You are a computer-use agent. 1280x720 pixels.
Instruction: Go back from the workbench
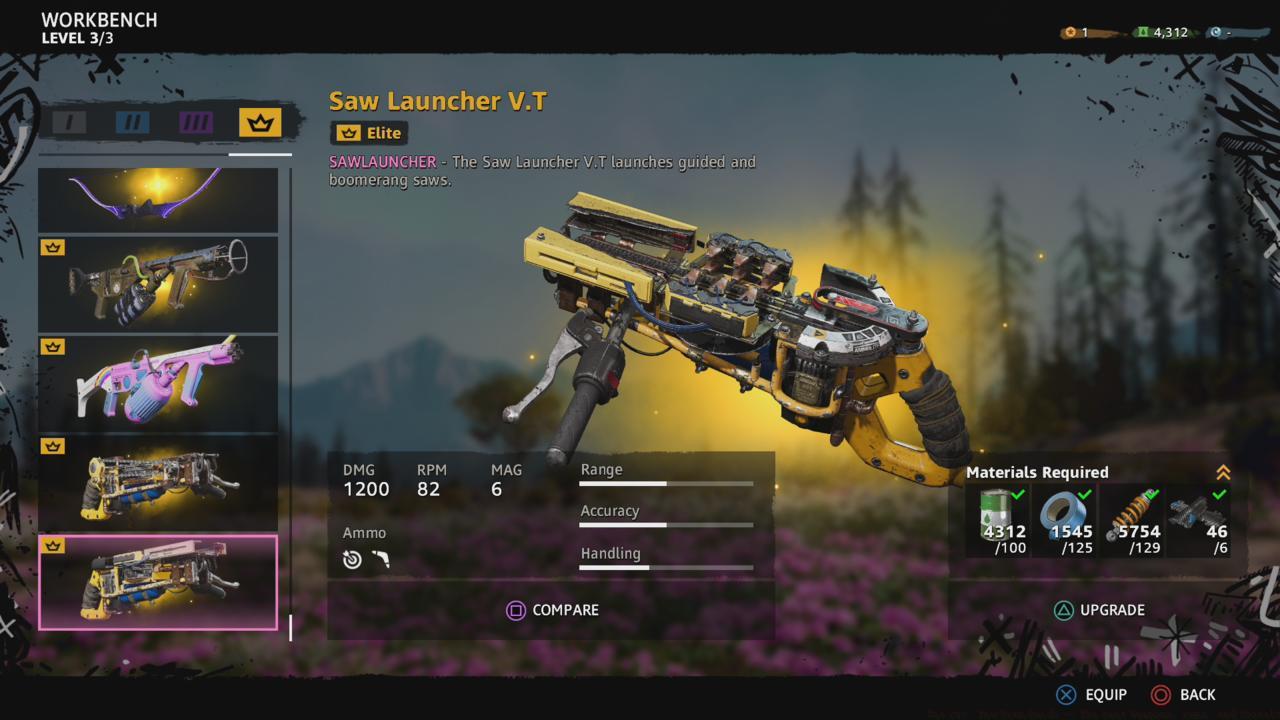click(1184, 694)
